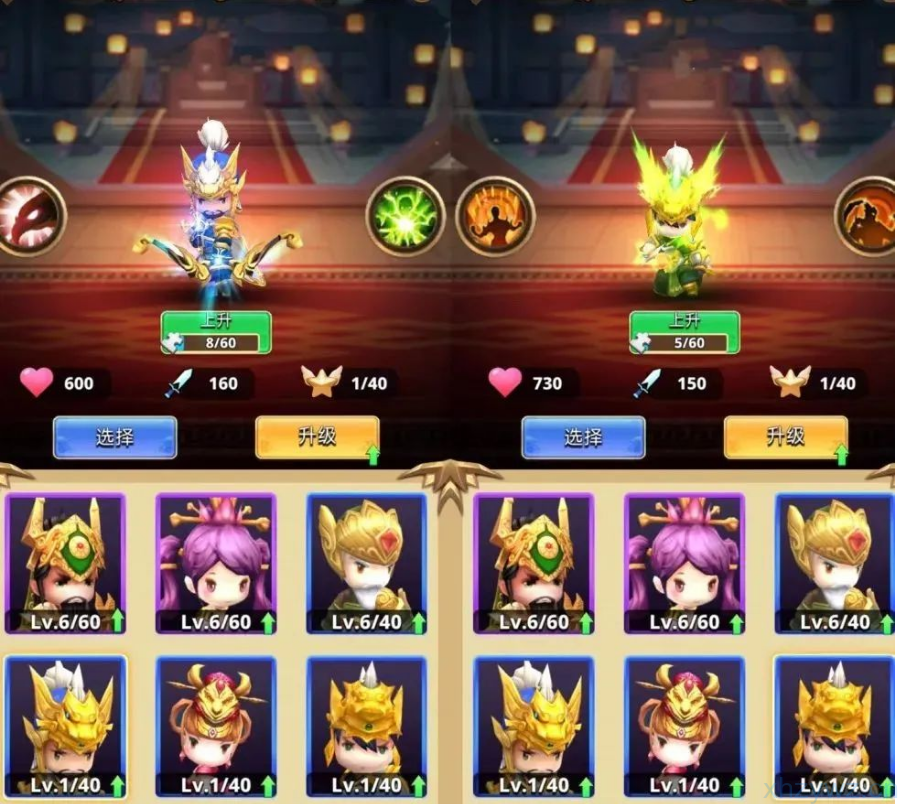
Task: Tap the green 上升 button showing 8/60
Action: (x=216, y=332)
